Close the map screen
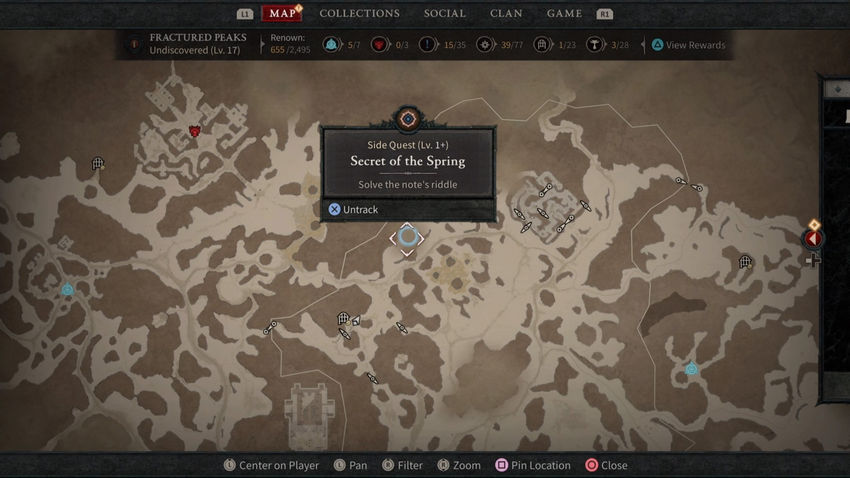The height and width of the screenshot is (478, 850). click(606, 466)
